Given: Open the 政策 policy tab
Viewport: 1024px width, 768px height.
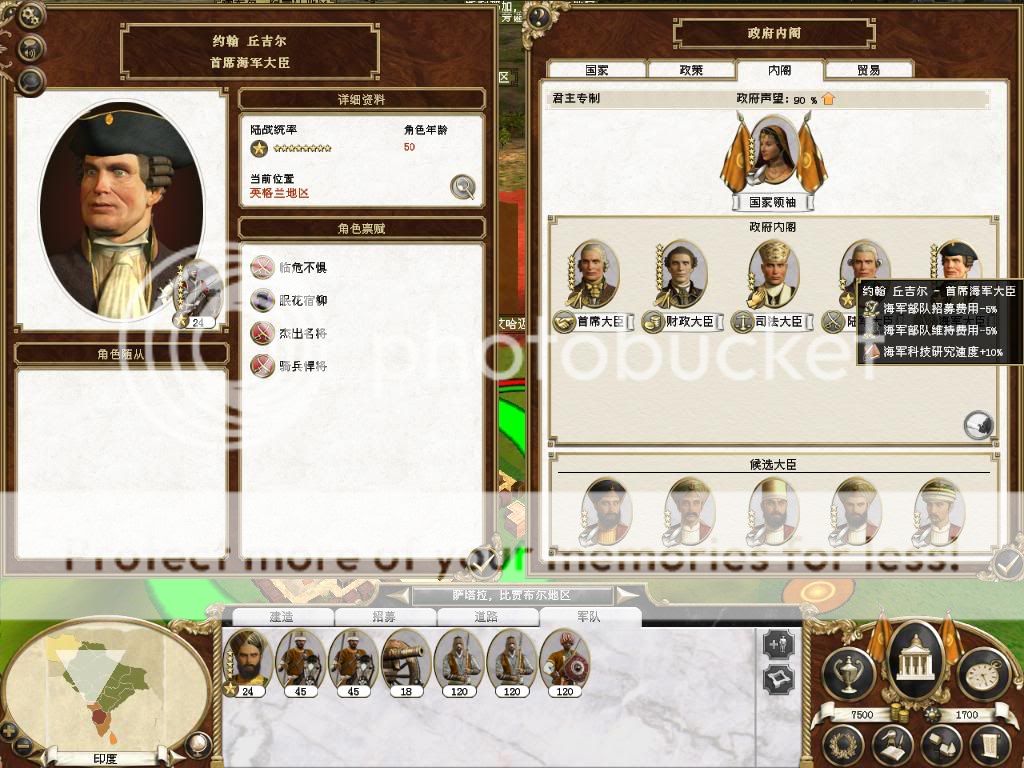Looking at the screenshot, I should 691,71.
